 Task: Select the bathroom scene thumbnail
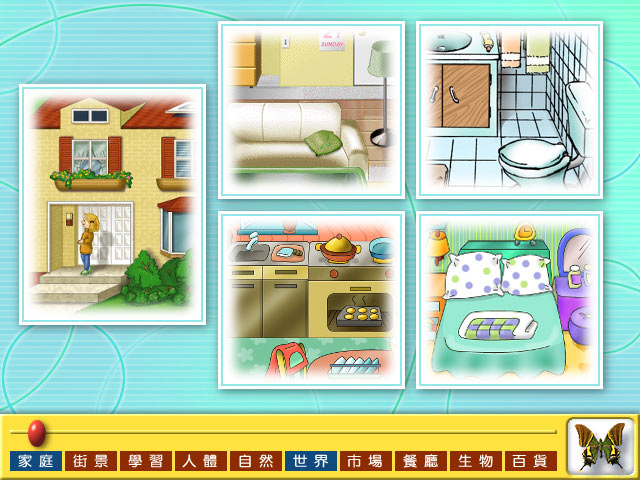[509, 109]
